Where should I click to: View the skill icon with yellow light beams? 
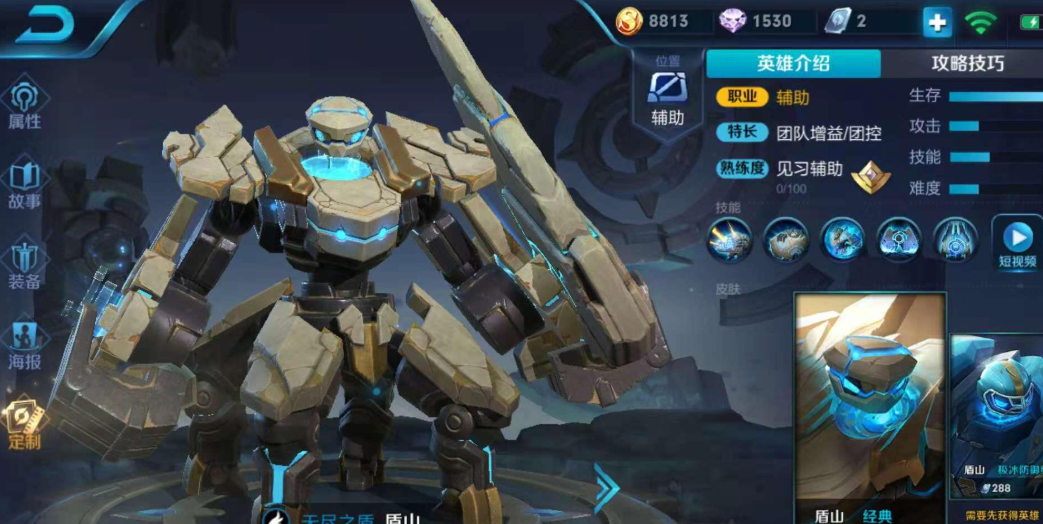pos(729,240)
